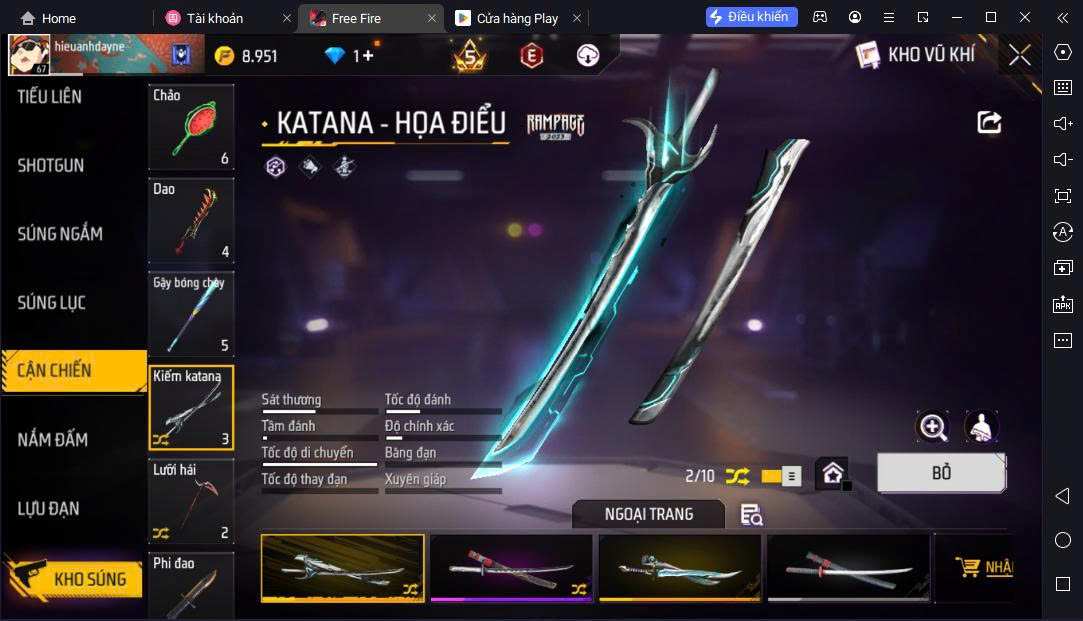Open the Súng Ngắm category
The width and height of the screenshot is (1083, 621).
60,234
